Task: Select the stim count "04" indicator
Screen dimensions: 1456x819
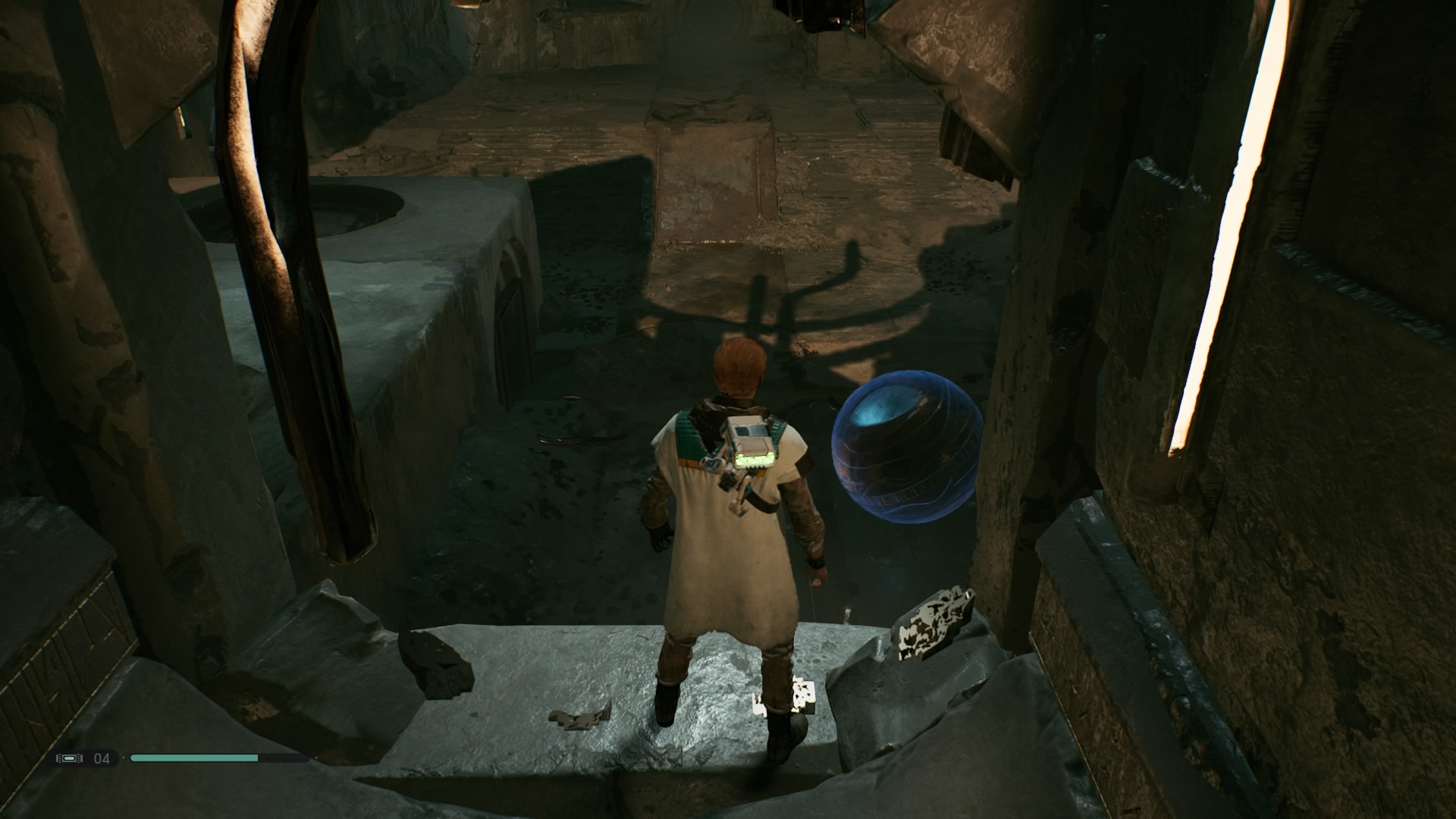Action: pyautogui.click(x=102, y=758)
